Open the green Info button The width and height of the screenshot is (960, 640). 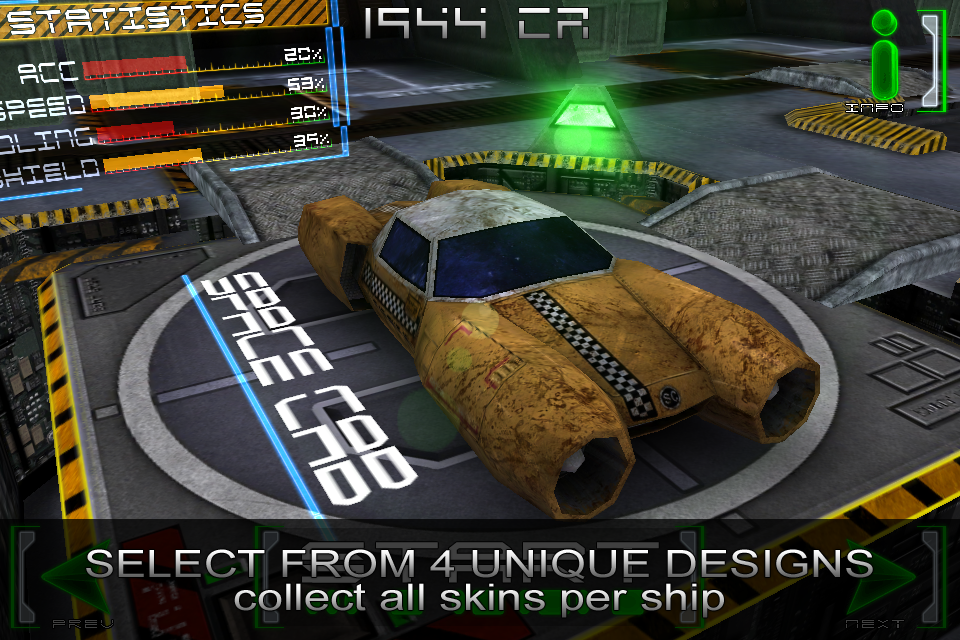(884, 62)
